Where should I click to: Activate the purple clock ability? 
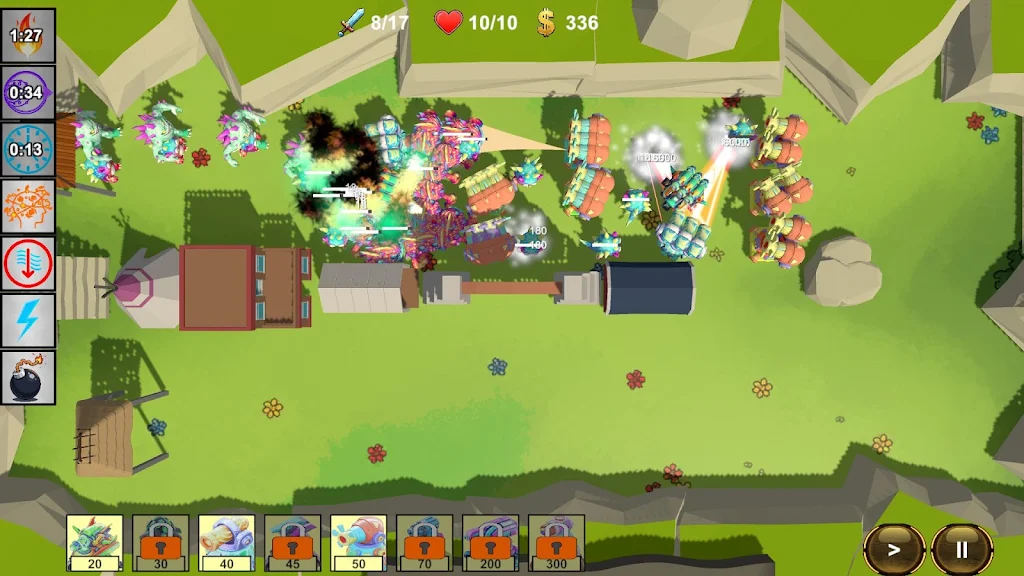28,93
